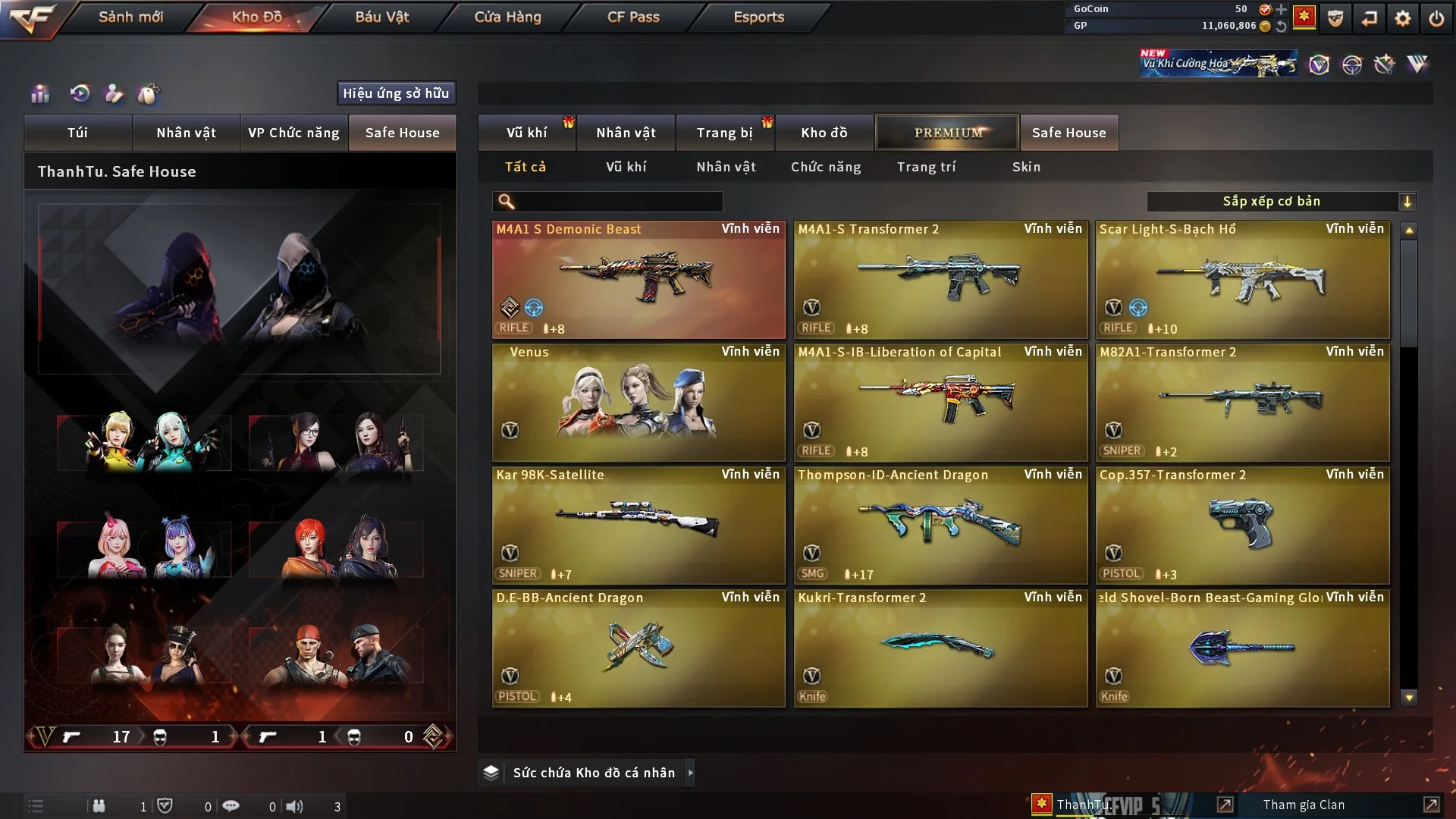This screenshot has height=819, width=1456.
Task: Pick the Thompson-ID-Ancient Dragon SMG
Action: click(940, 526)
